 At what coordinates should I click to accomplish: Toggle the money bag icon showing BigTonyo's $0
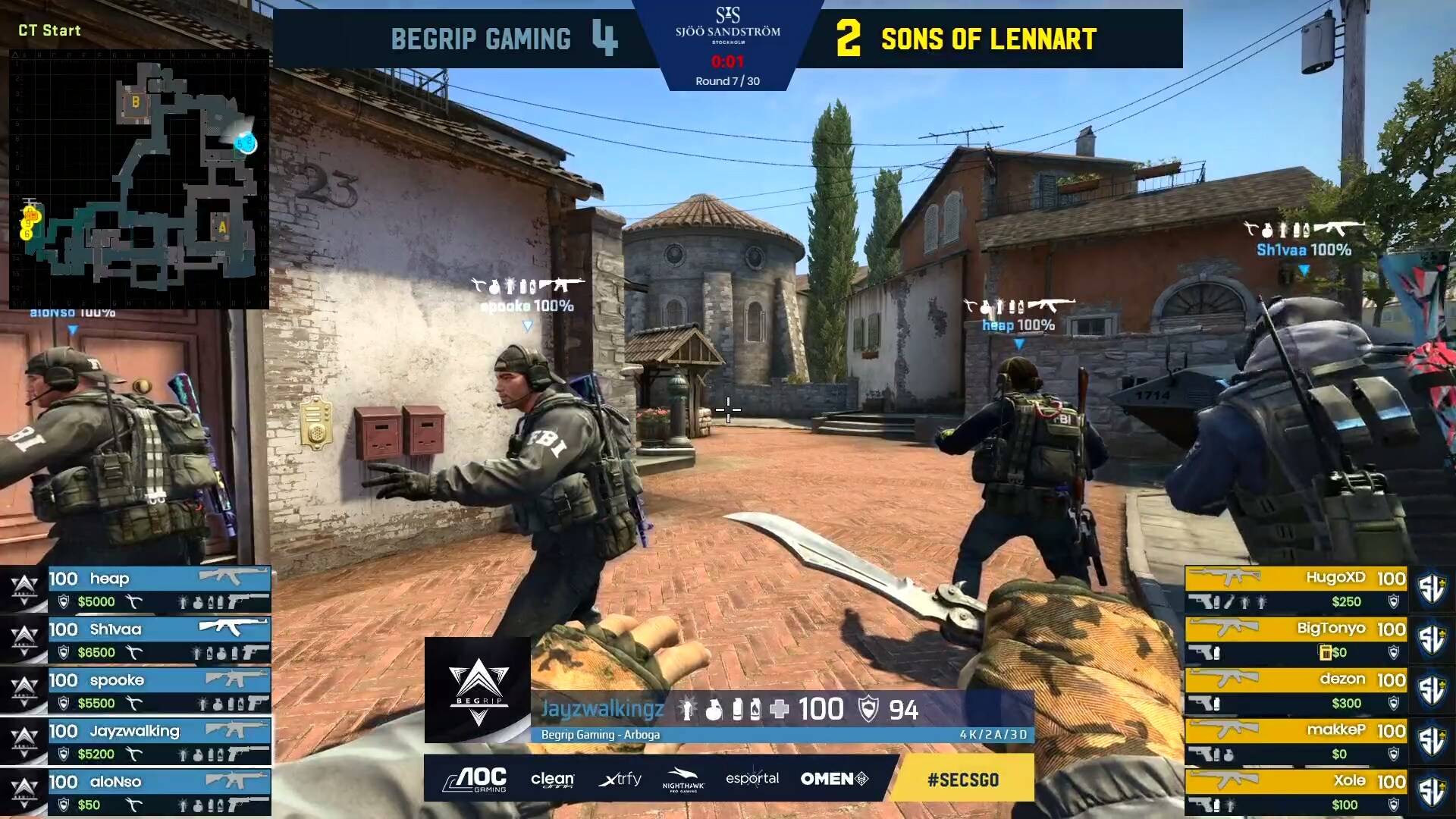tap(1326, 654)
